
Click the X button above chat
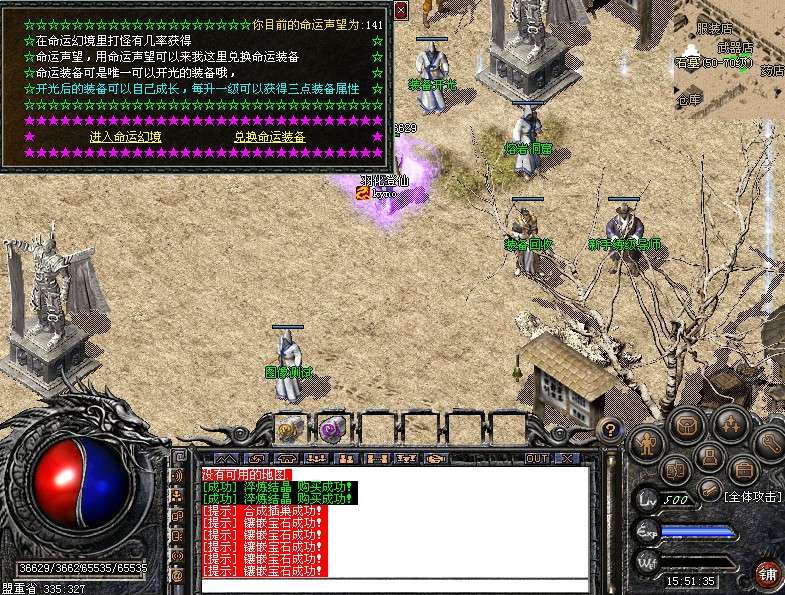pos(567,458)
